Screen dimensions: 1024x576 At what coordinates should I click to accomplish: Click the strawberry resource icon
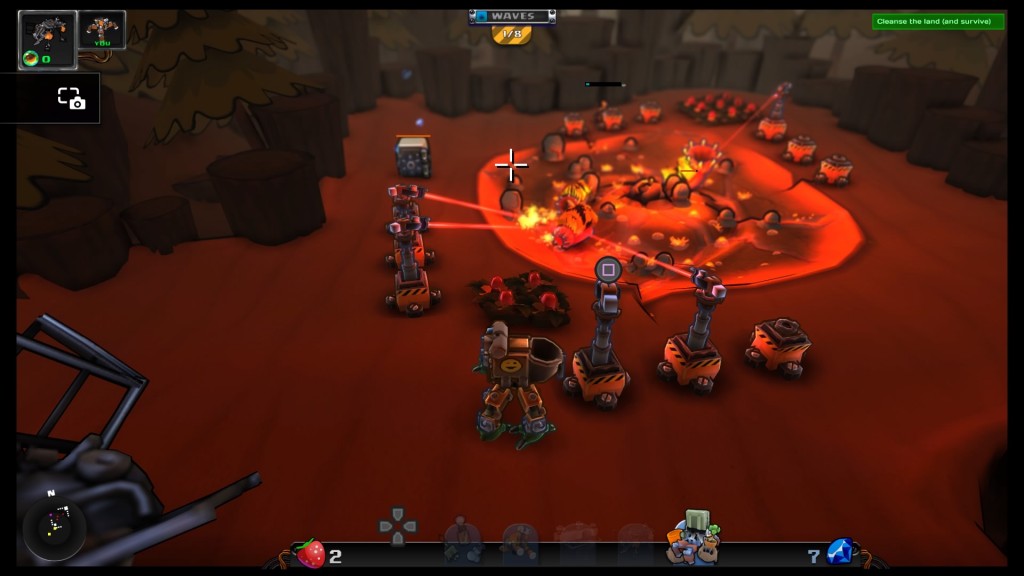point(310,553)
